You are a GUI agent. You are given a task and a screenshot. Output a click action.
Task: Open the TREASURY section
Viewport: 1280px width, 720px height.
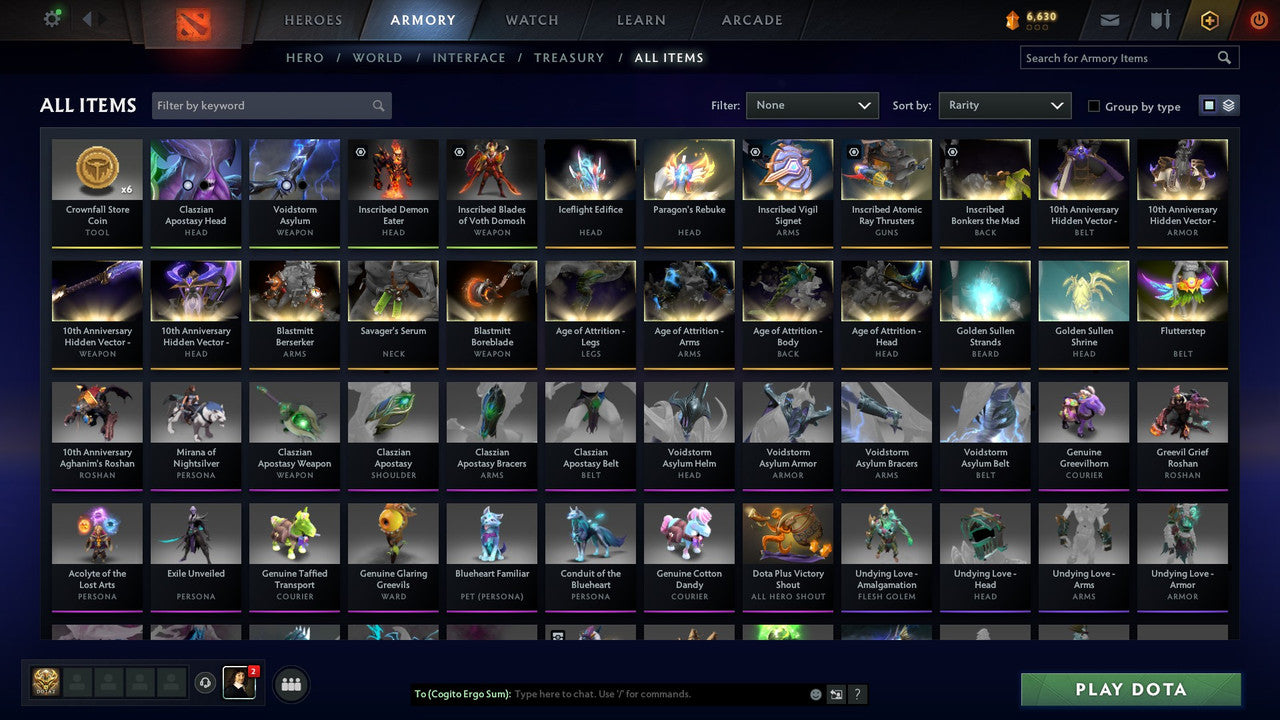(569, 57)
